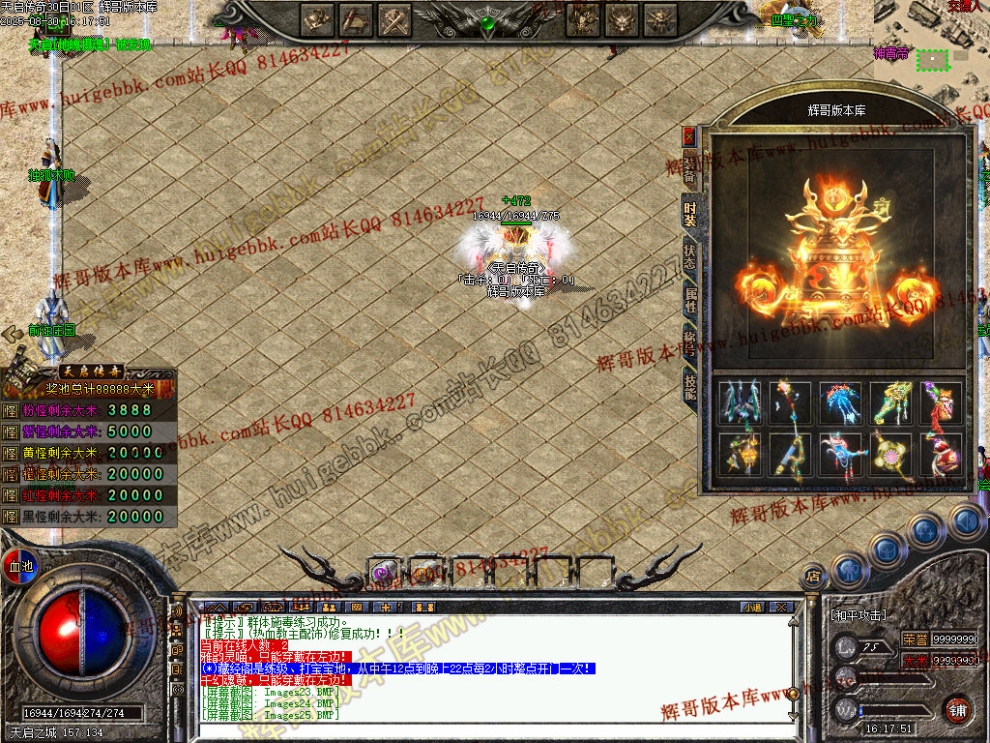Image resolution: width=990 pixels, height=743 pixels.
Task: Open the crossed weapons top bar icon
Action: pyautogui.click(x=395, y=18)
